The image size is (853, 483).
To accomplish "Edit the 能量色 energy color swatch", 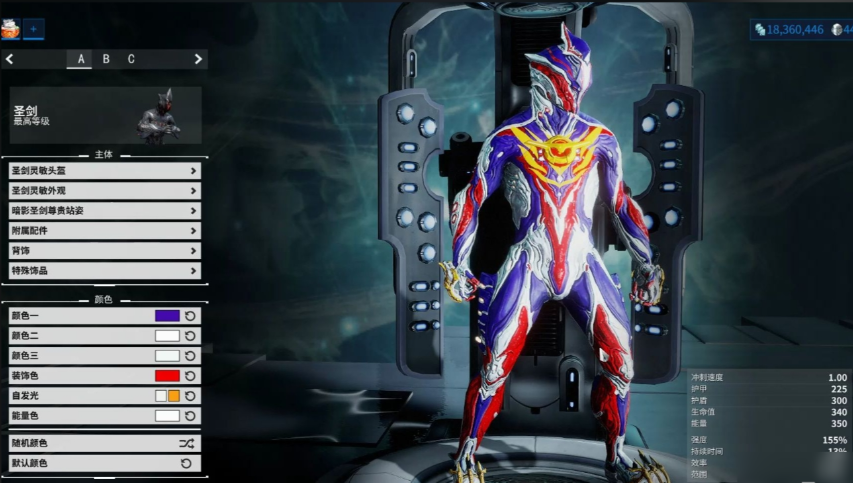I will (167, 416).
